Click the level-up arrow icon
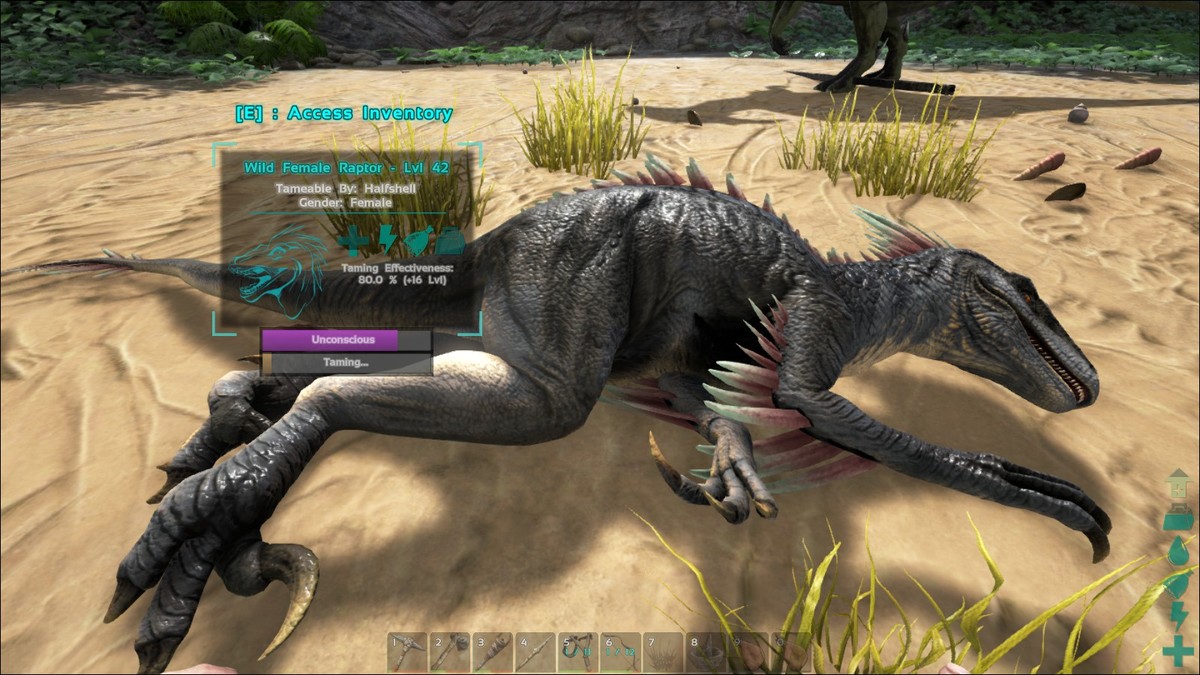This screenshot has height=675, width=1200. click(x=1178, y=485)
